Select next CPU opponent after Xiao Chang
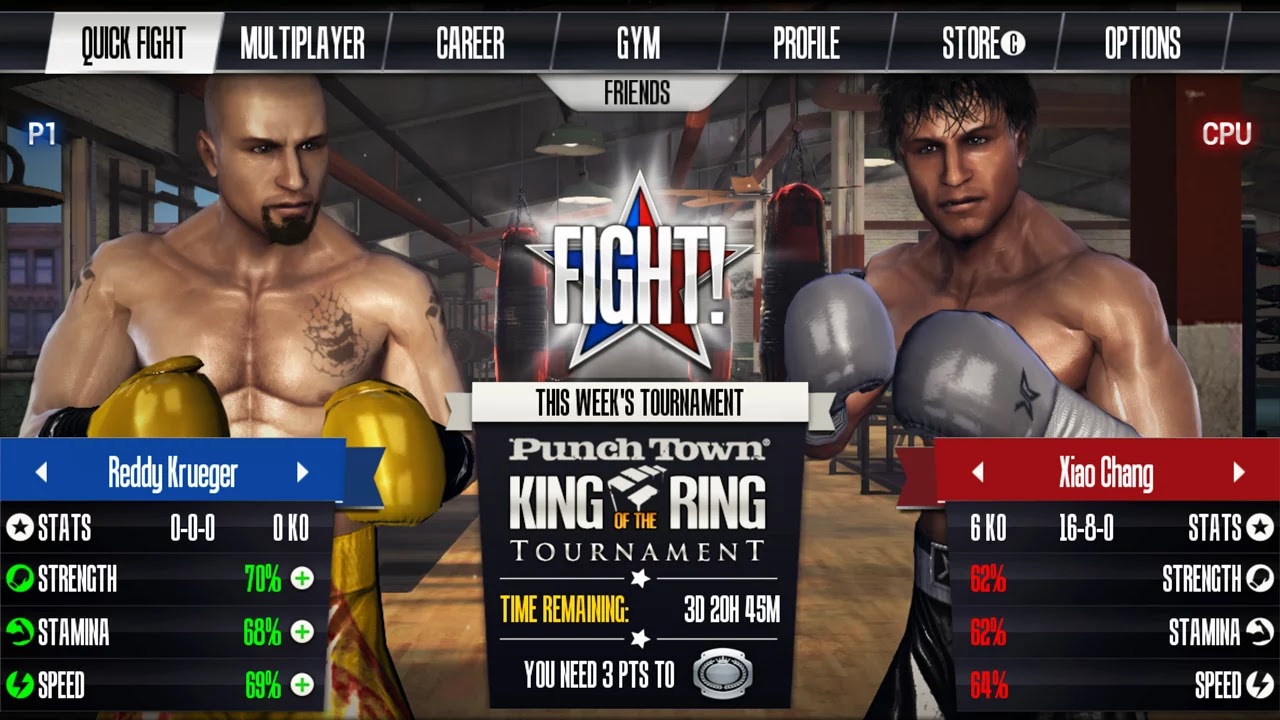This screenshot has width=1280, height=720. 1239,473
